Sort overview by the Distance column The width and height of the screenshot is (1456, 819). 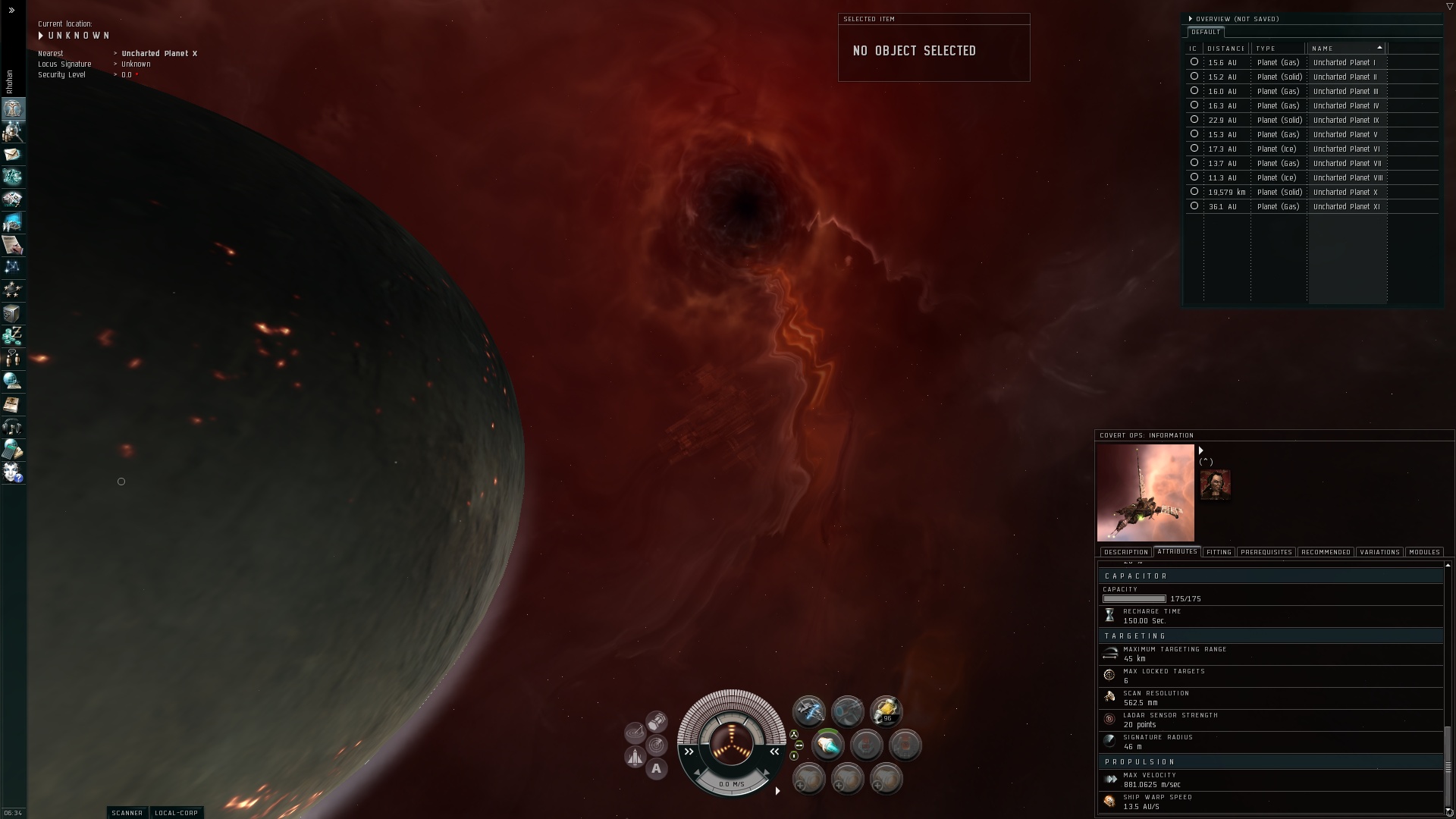(x=1226, y=49)
